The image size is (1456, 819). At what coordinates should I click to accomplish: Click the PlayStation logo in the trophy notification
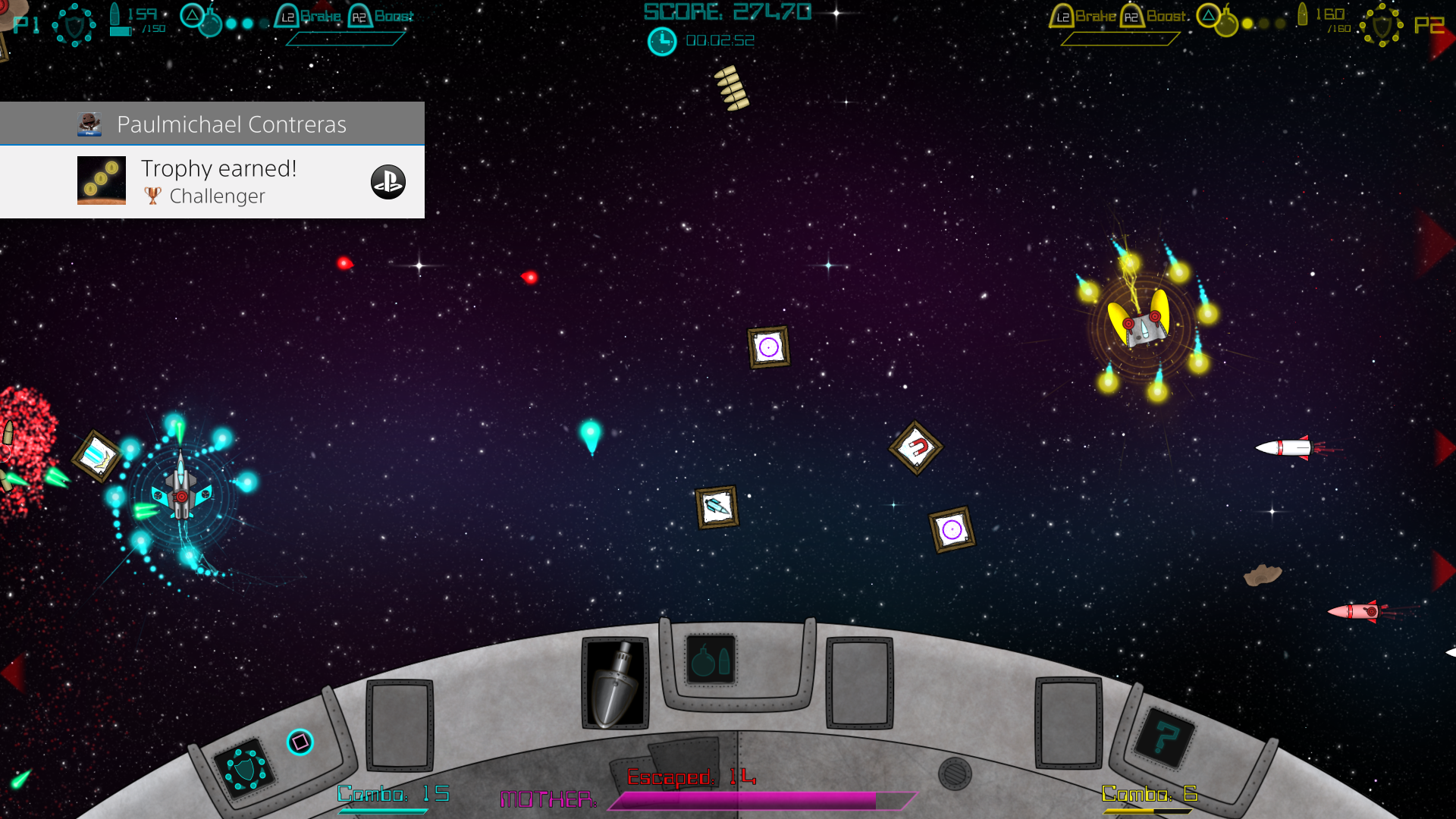388,183
